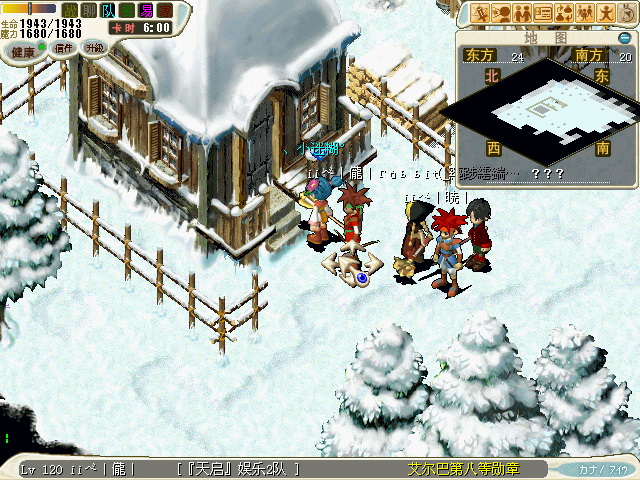Viewport: 640px width, 480px height.
Task: Toggle the 家 family mode button
Action: (x=163, y=10)
